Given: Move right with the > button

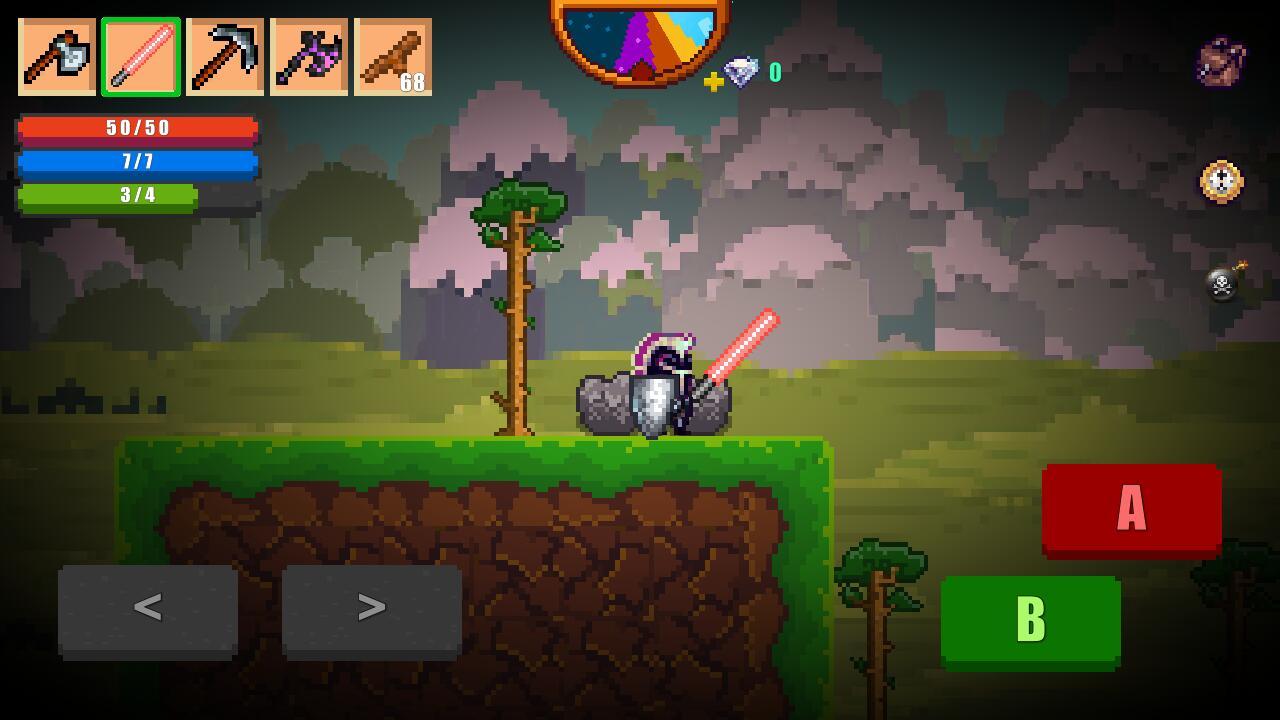Looking at the screenshot, I should (371, 608).
